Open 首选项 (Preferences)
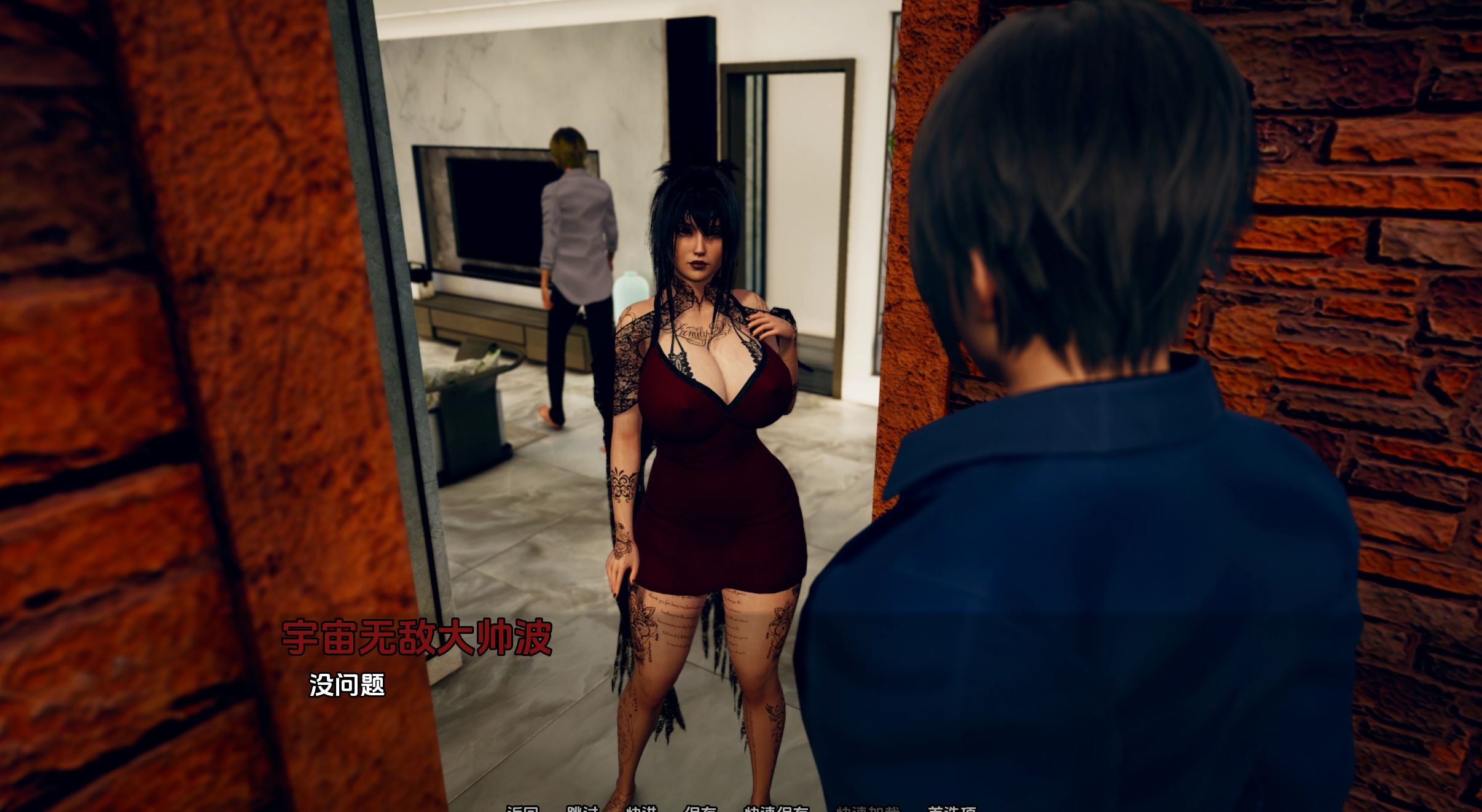 pyautogui.click(x=952, y=809)
